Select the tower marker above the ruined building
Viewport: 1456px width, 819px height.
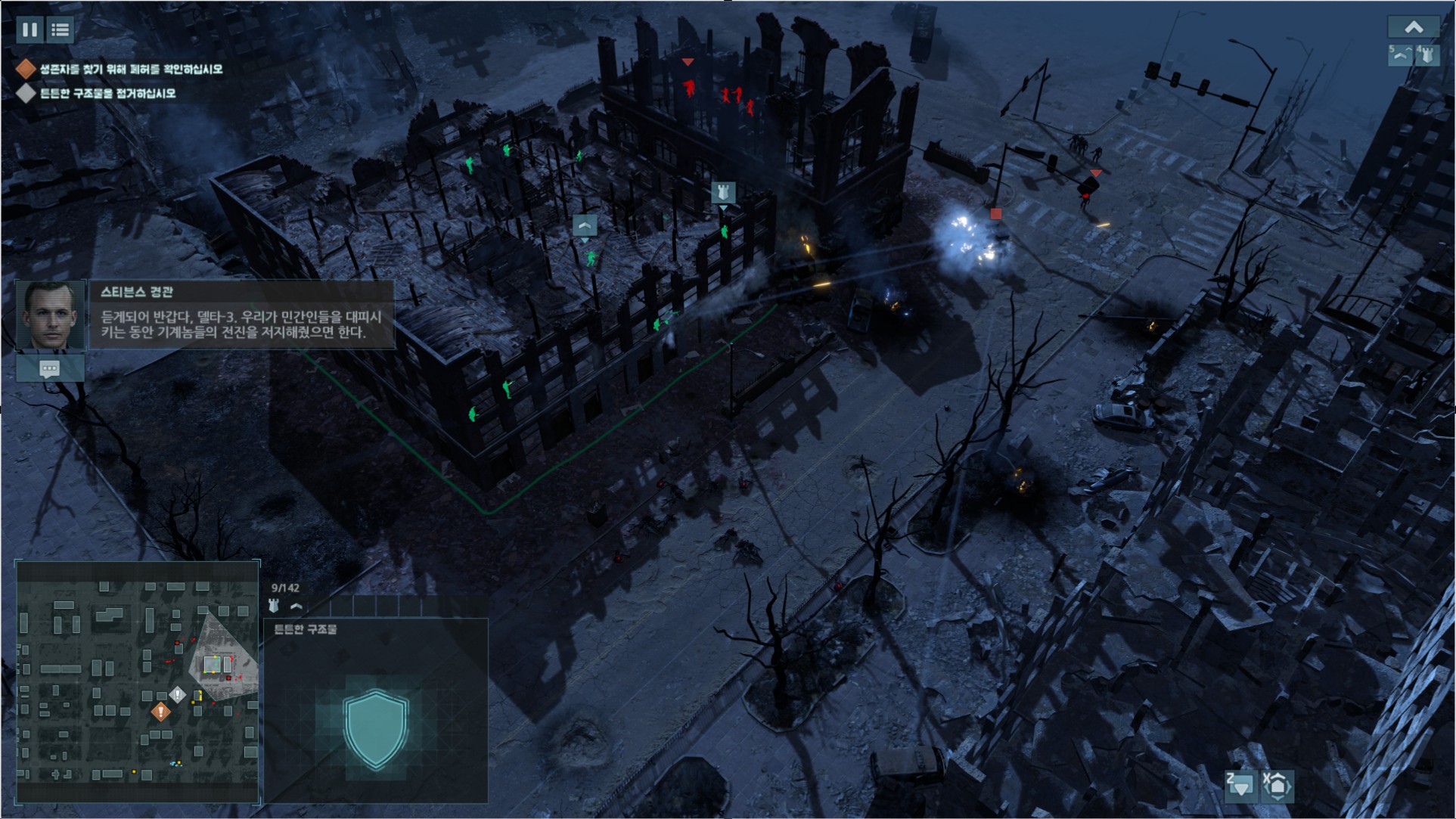click(x=723, y=192)
